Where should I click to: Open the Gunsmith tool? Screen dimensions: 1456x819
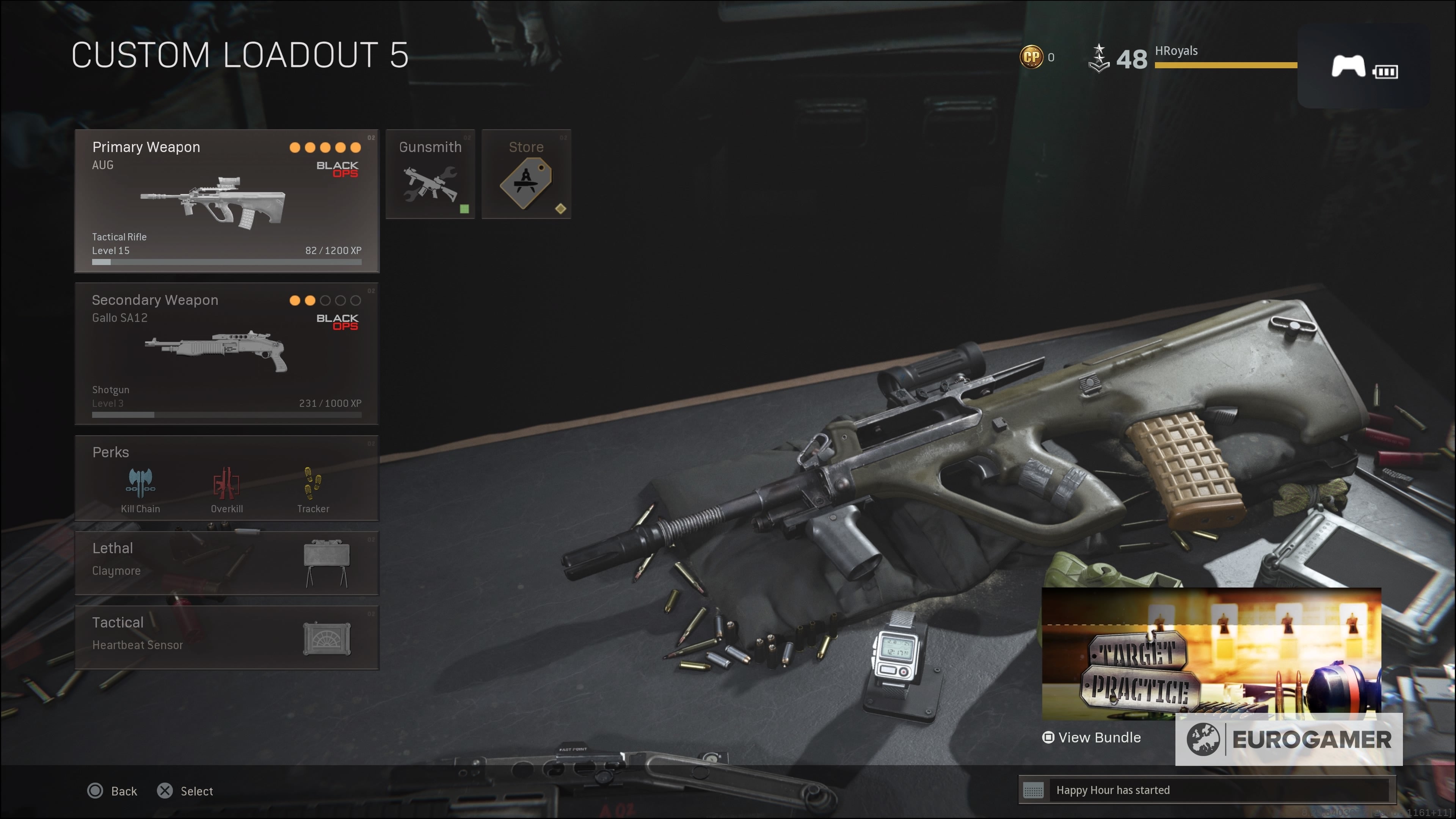pos(430,174)
